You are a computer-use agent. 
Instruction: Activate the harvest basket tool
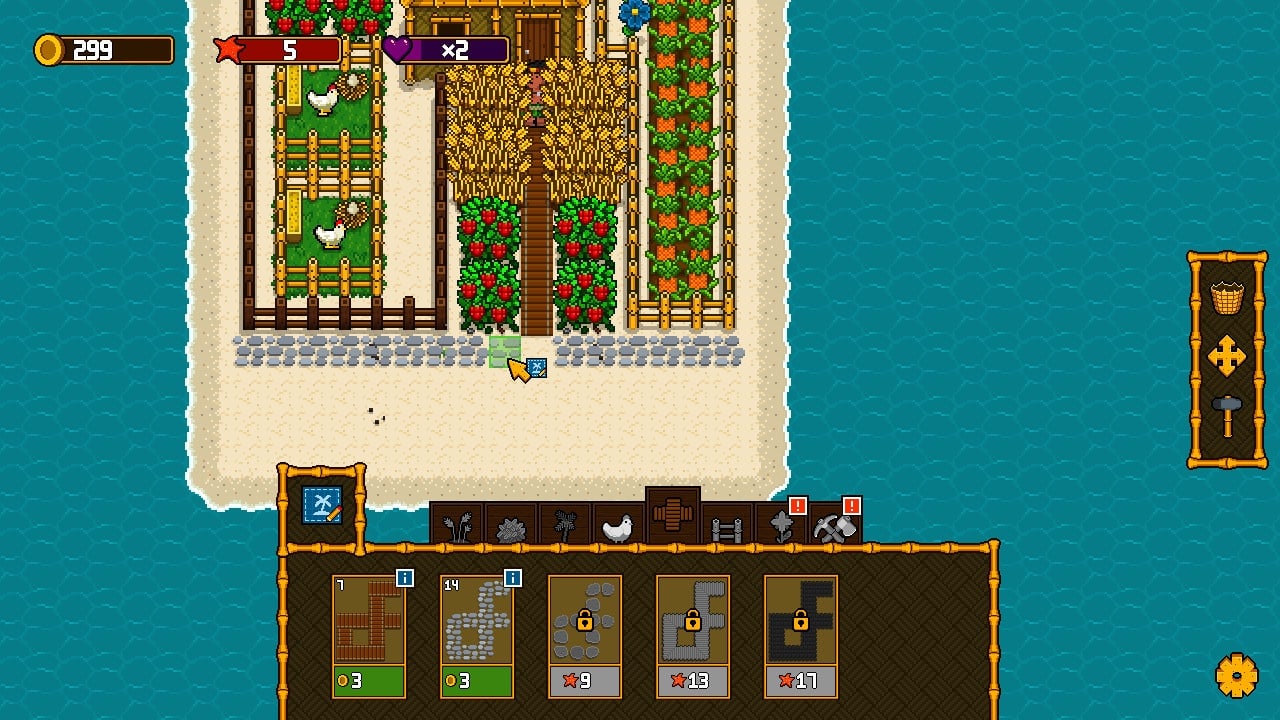click(x=1227, y=297)
